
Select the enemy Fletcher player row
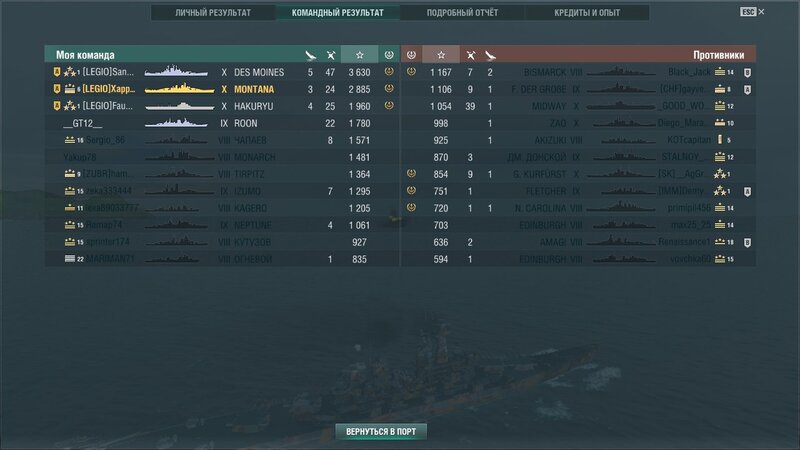580,191
